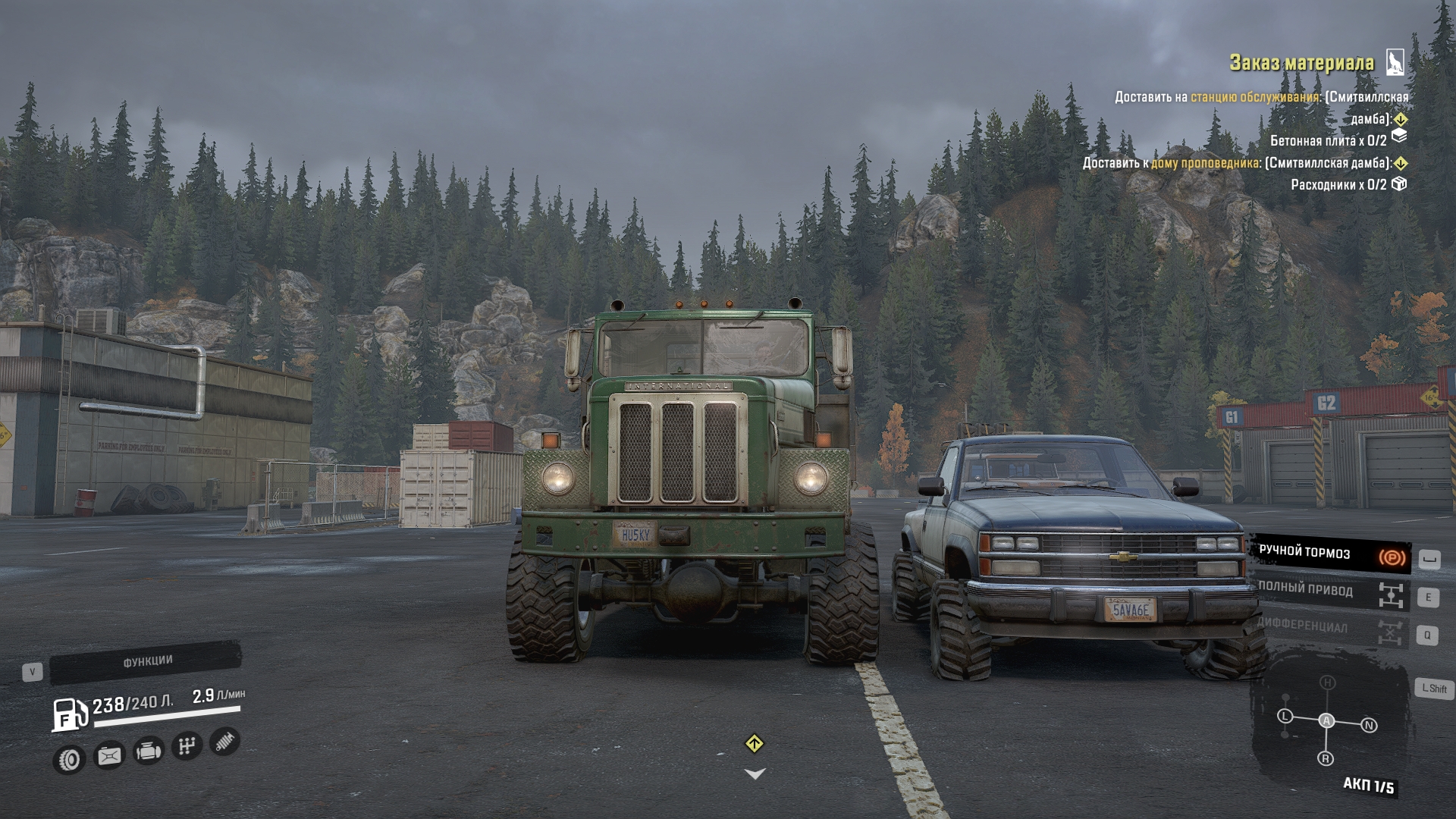Shift the gear selector to R
This screenshot has height=819, width=1456.
[1326, 758]
